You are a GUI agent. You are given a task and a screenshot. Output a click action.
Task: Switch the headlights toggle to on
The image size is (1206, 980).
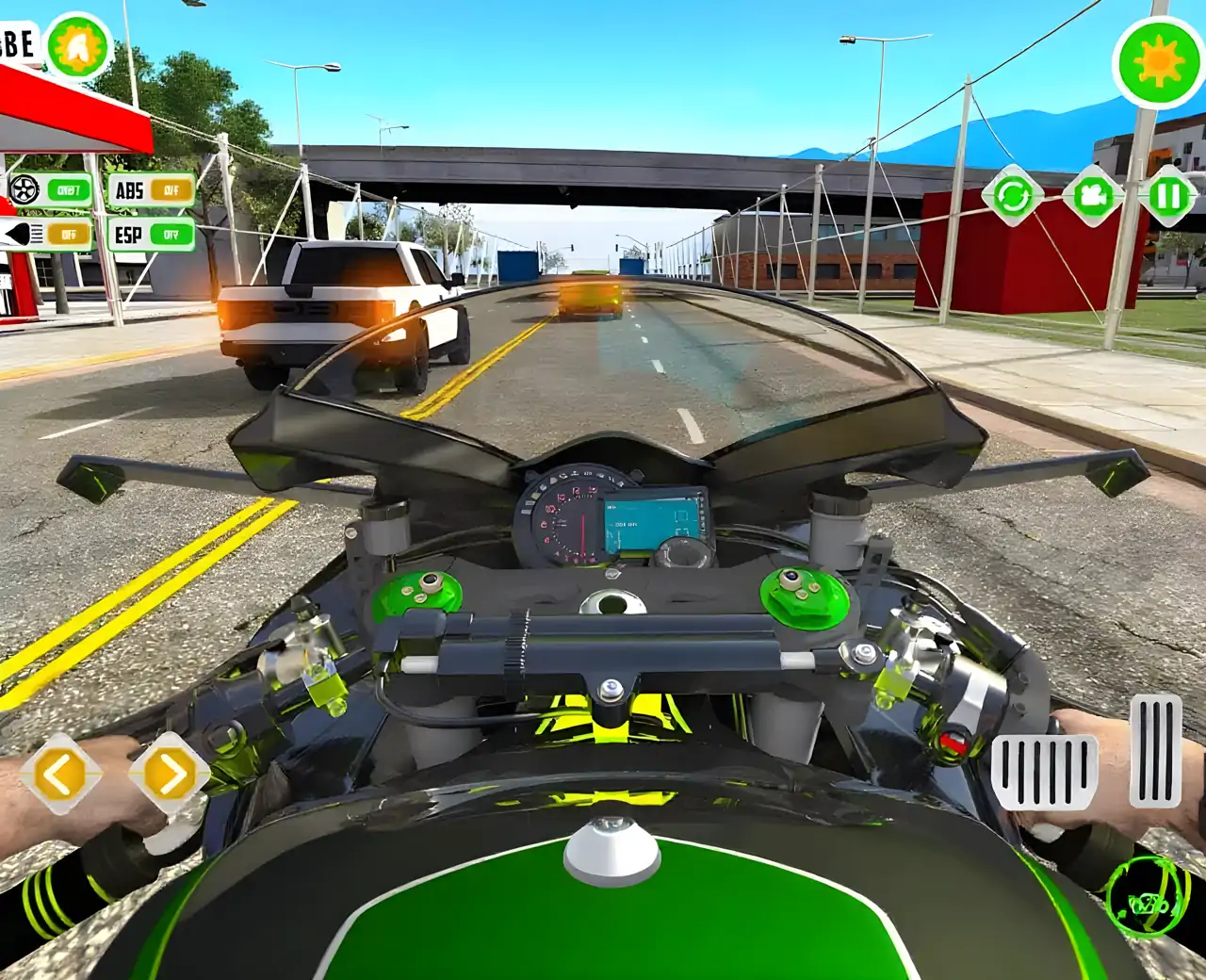[66, 234]
